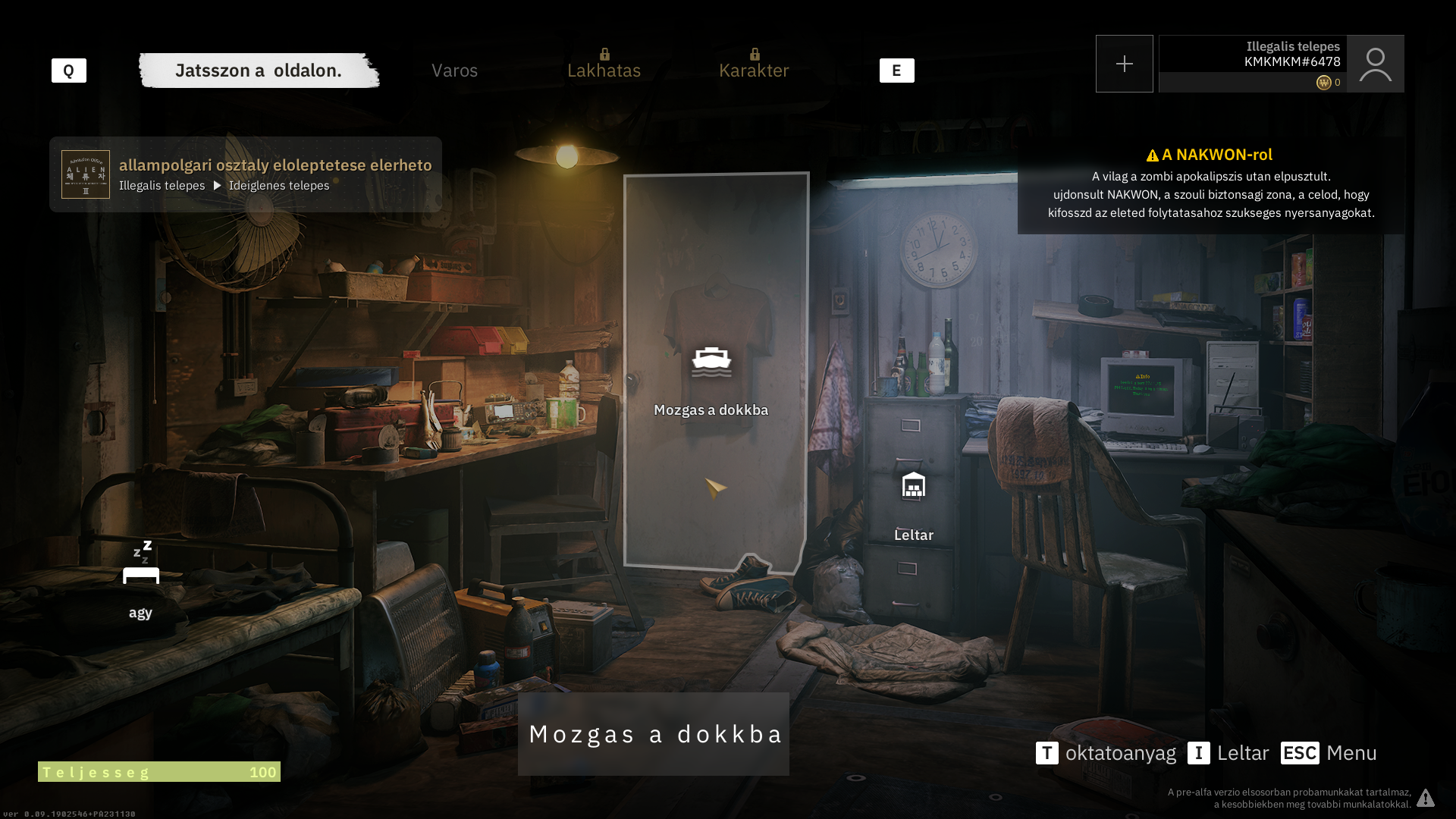
Task: Open the citizenship class promotion notice
Action: pos(246,174)
